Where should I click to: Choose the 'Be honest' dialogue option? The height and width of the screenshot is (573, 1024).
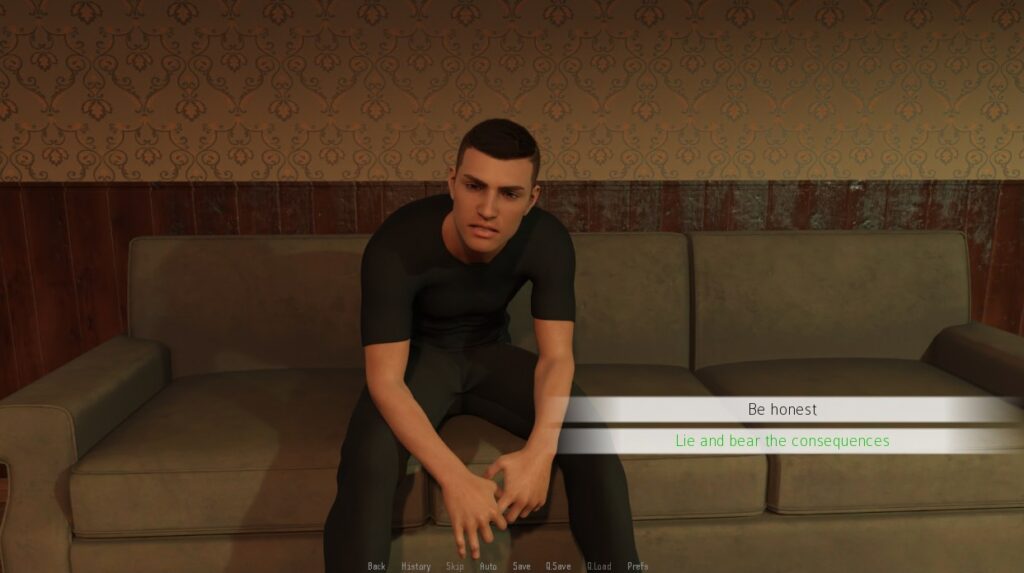[x=782, y=409]
